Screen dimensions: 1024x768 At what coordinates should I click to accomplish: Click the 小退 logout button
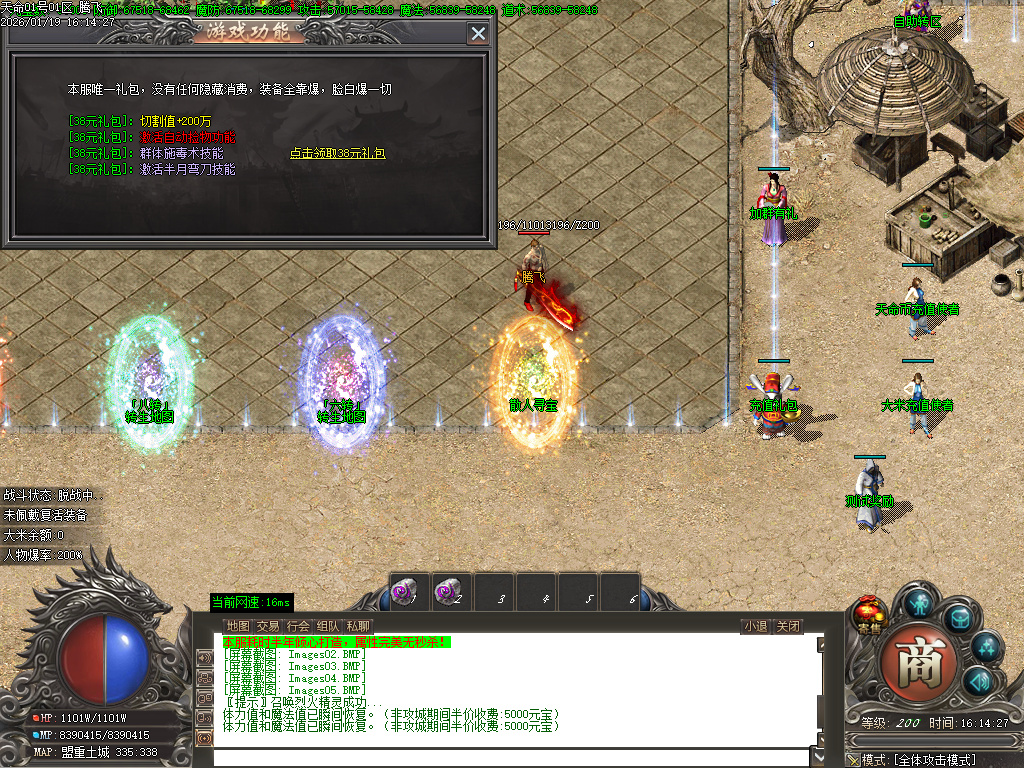(x=755, y=627)
